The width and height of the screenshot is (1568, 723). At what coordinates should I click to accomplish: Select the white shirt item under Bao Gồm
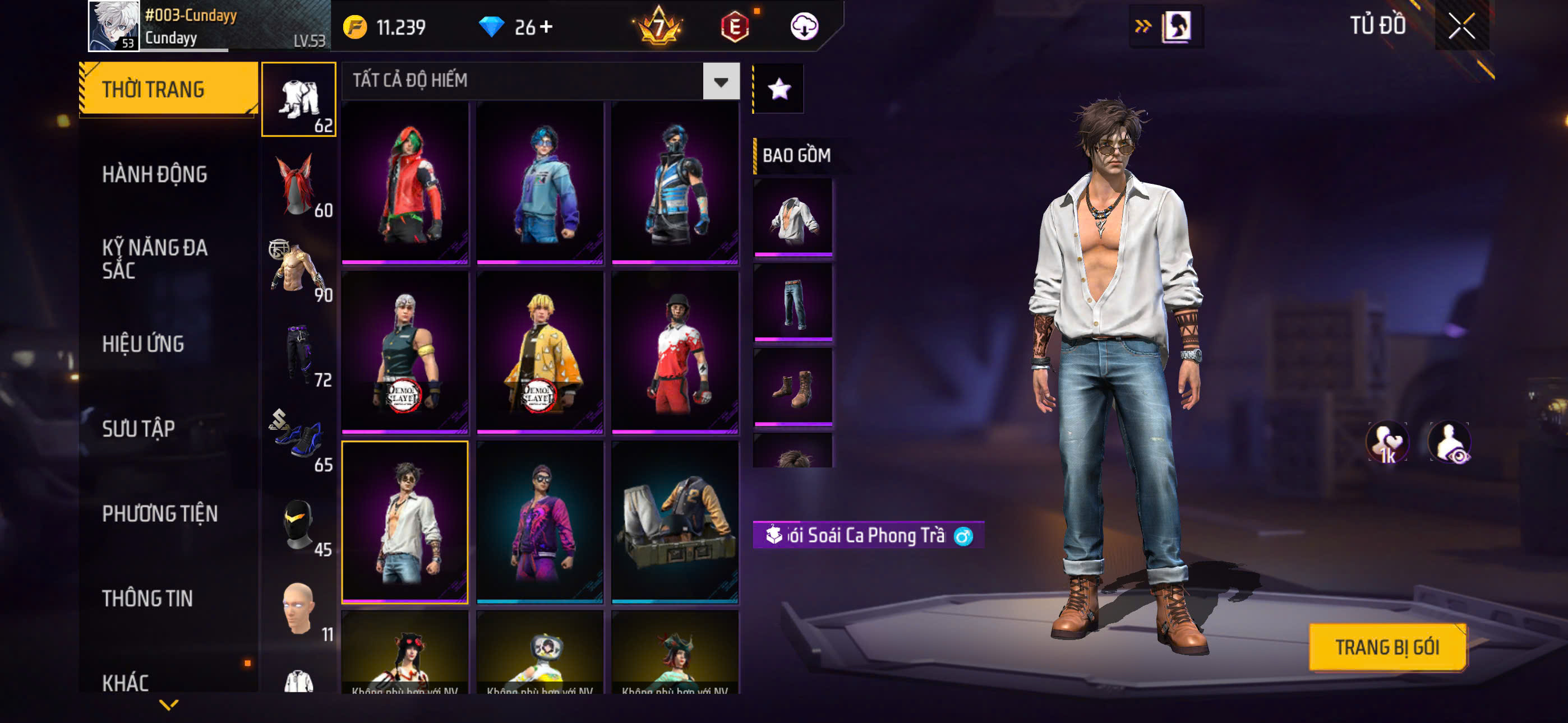[792, 217]
